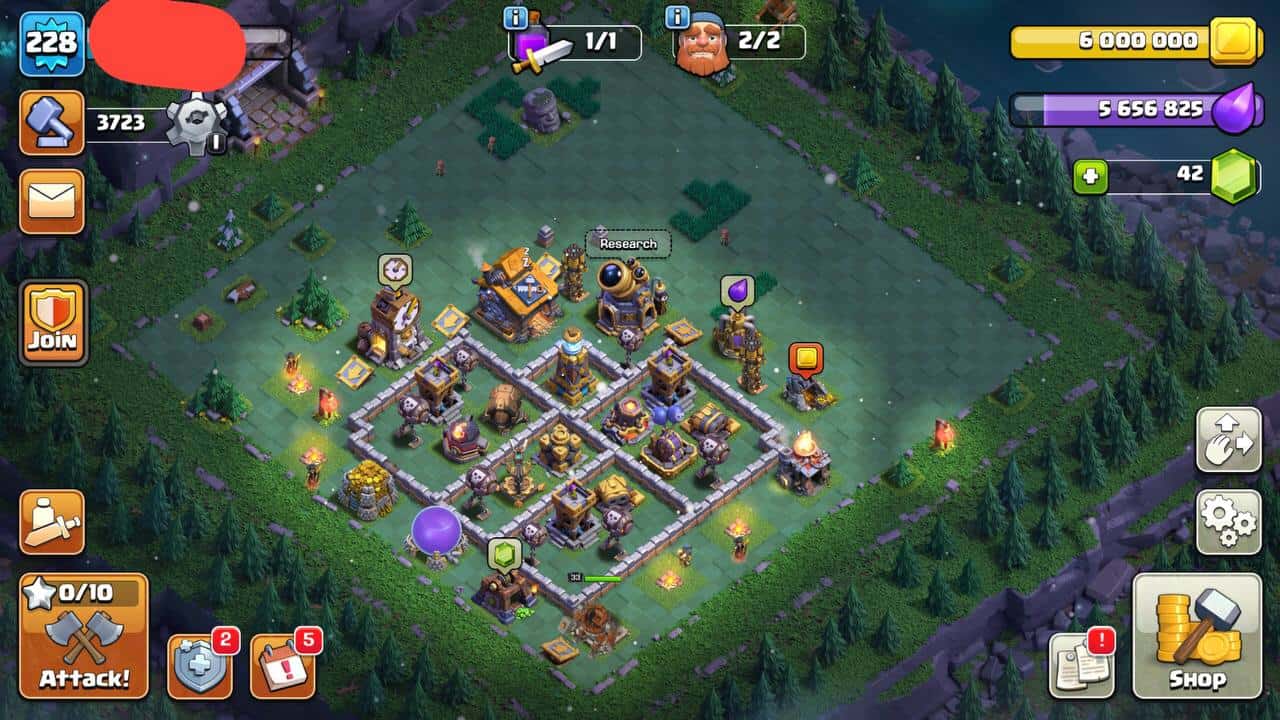Click the green plus to buy gems

click(x=1090, y=178)
